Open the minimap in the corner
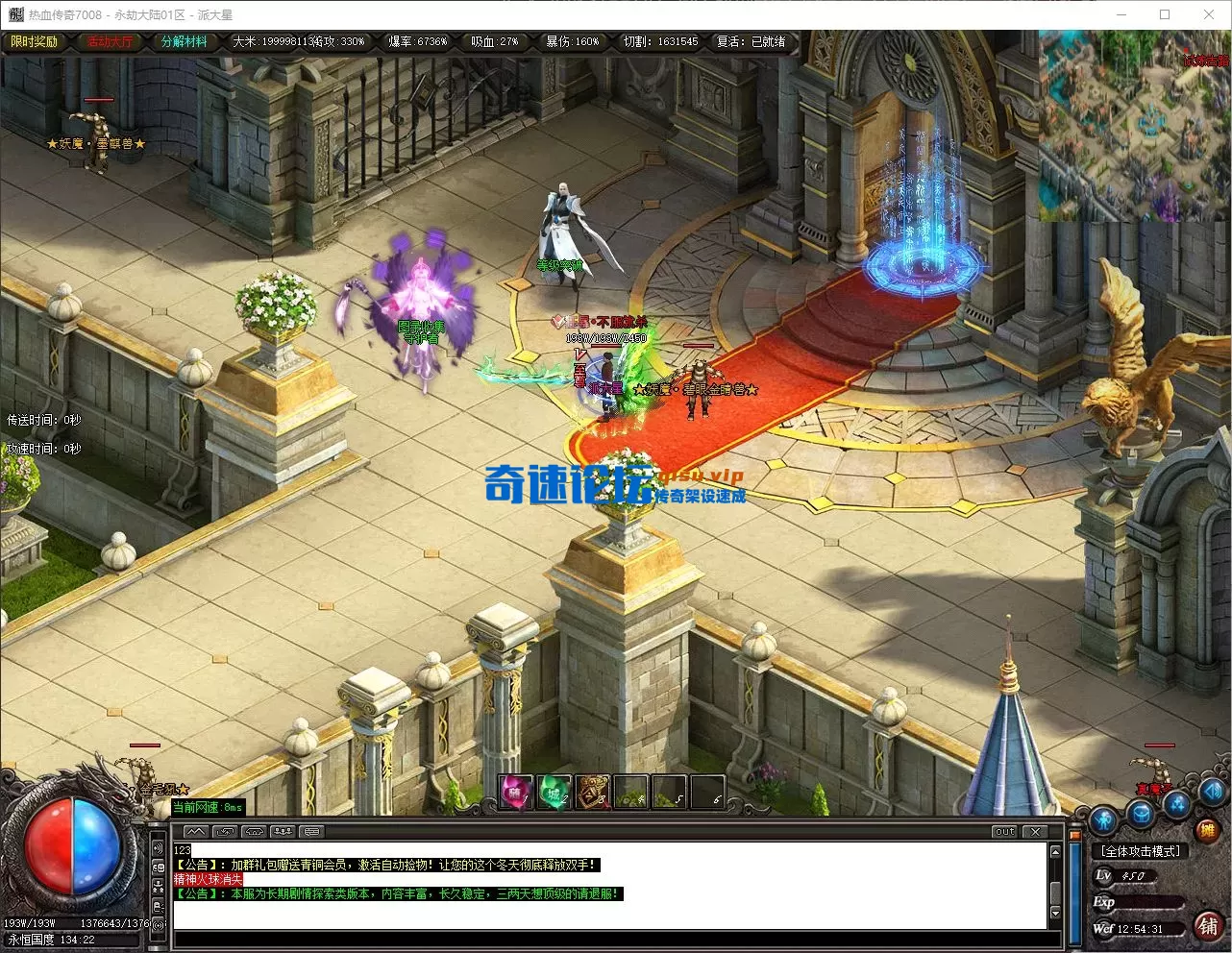 coord(1134,125)
